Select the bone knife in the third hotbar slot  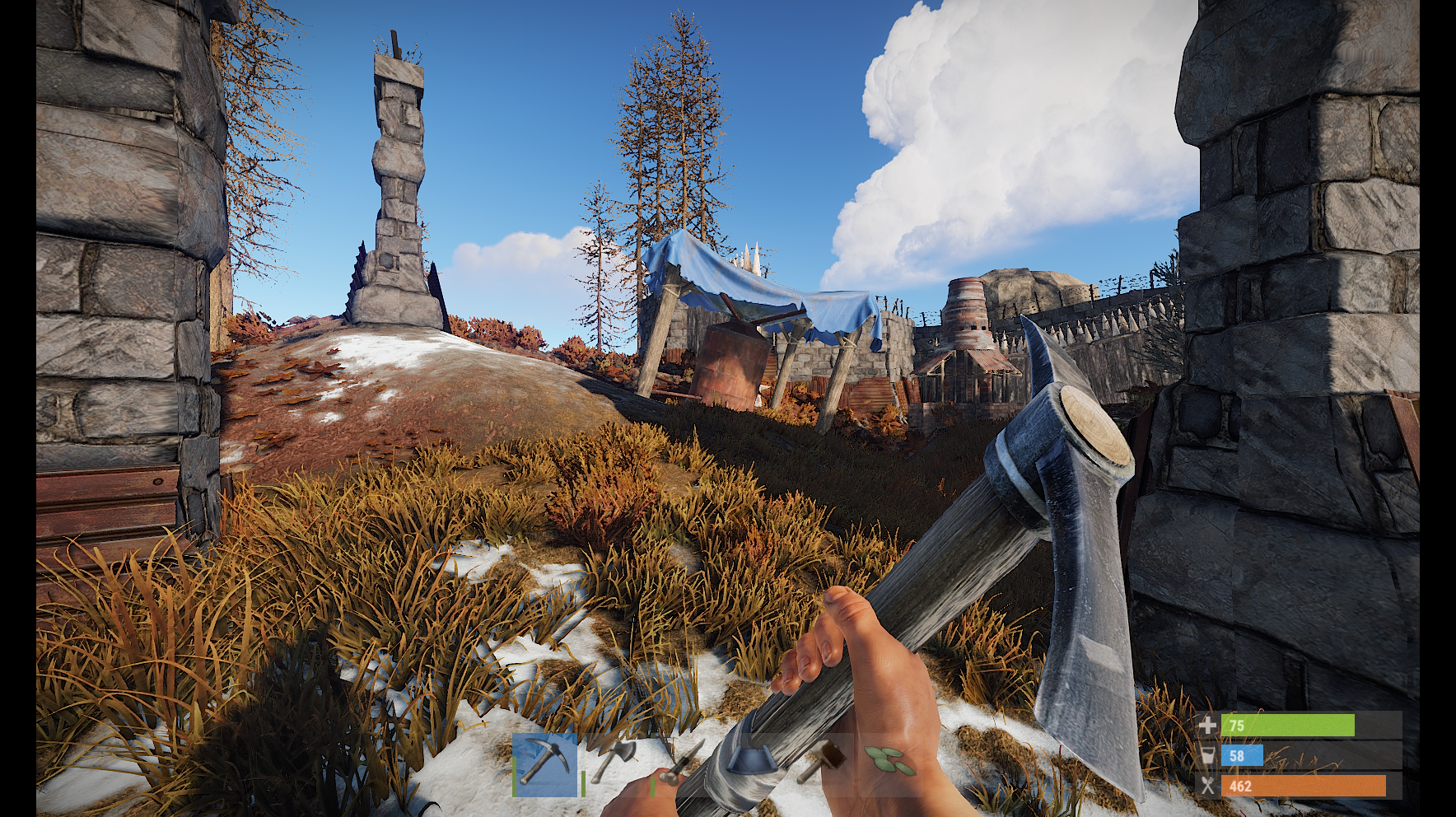coord(684,766)
